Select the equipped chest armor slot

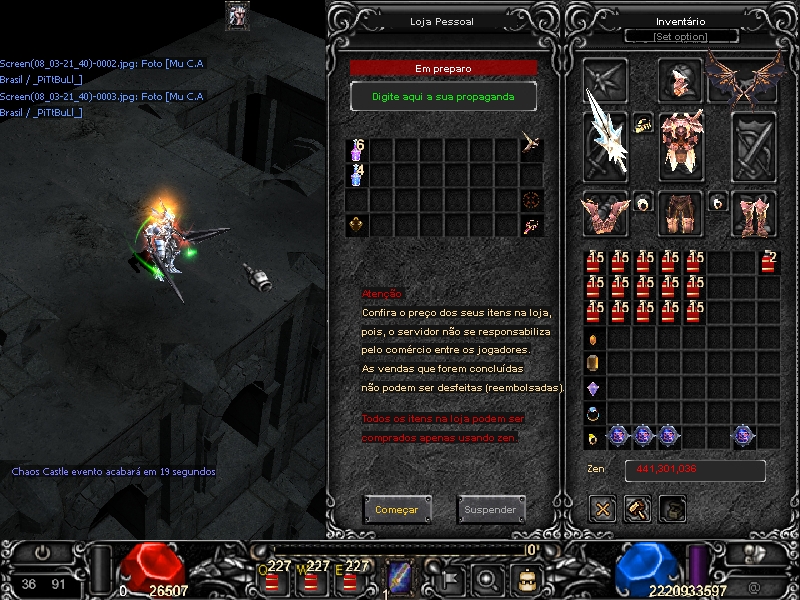click(682, 142)
